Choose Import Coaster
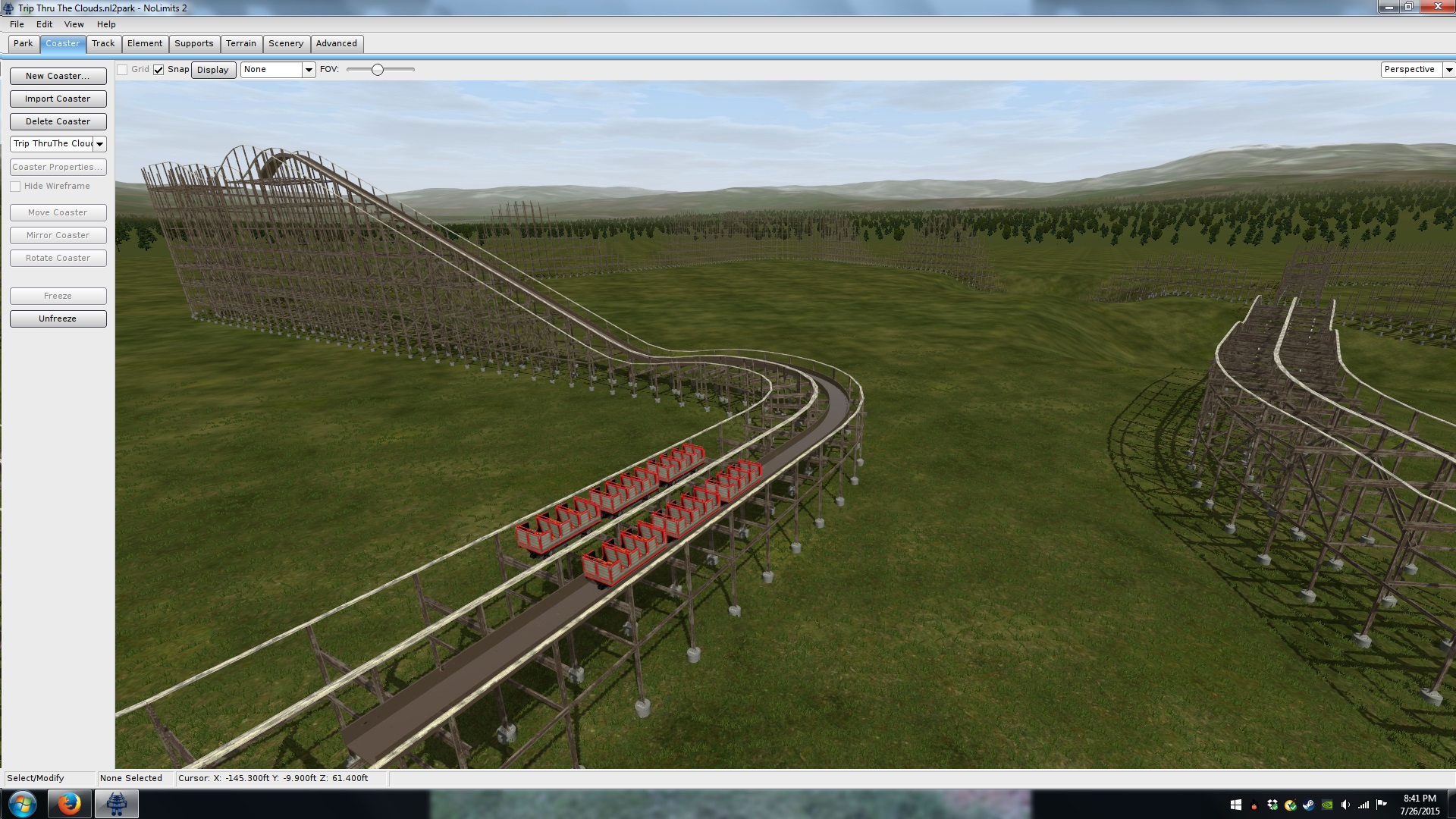Screen dimensions: 1456x819 pos(58,99)
